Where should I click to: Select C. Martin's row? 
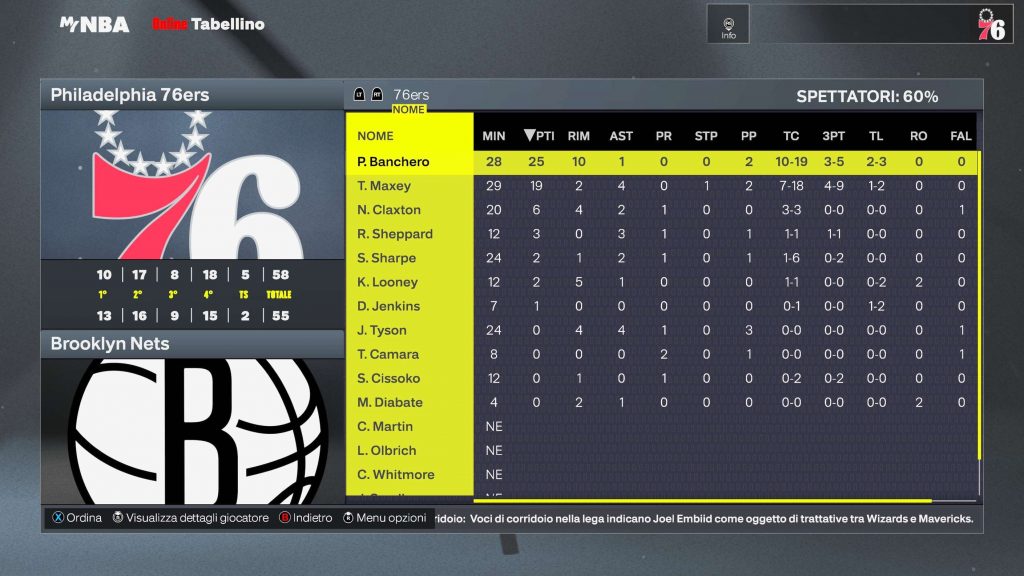coord(385,426)
